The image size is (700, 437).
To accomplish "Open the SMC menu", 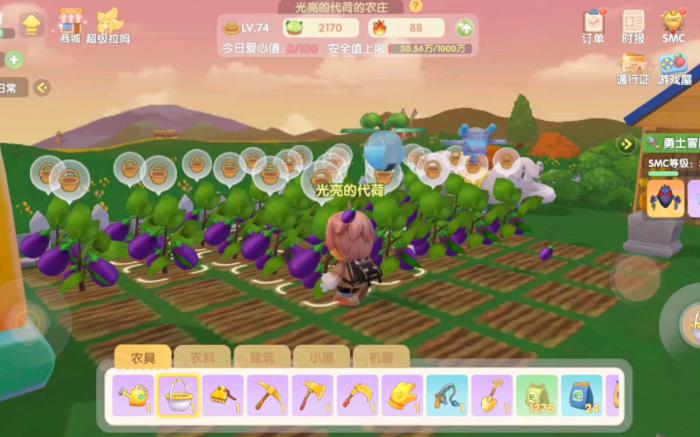I will click(x=673, y=25).
